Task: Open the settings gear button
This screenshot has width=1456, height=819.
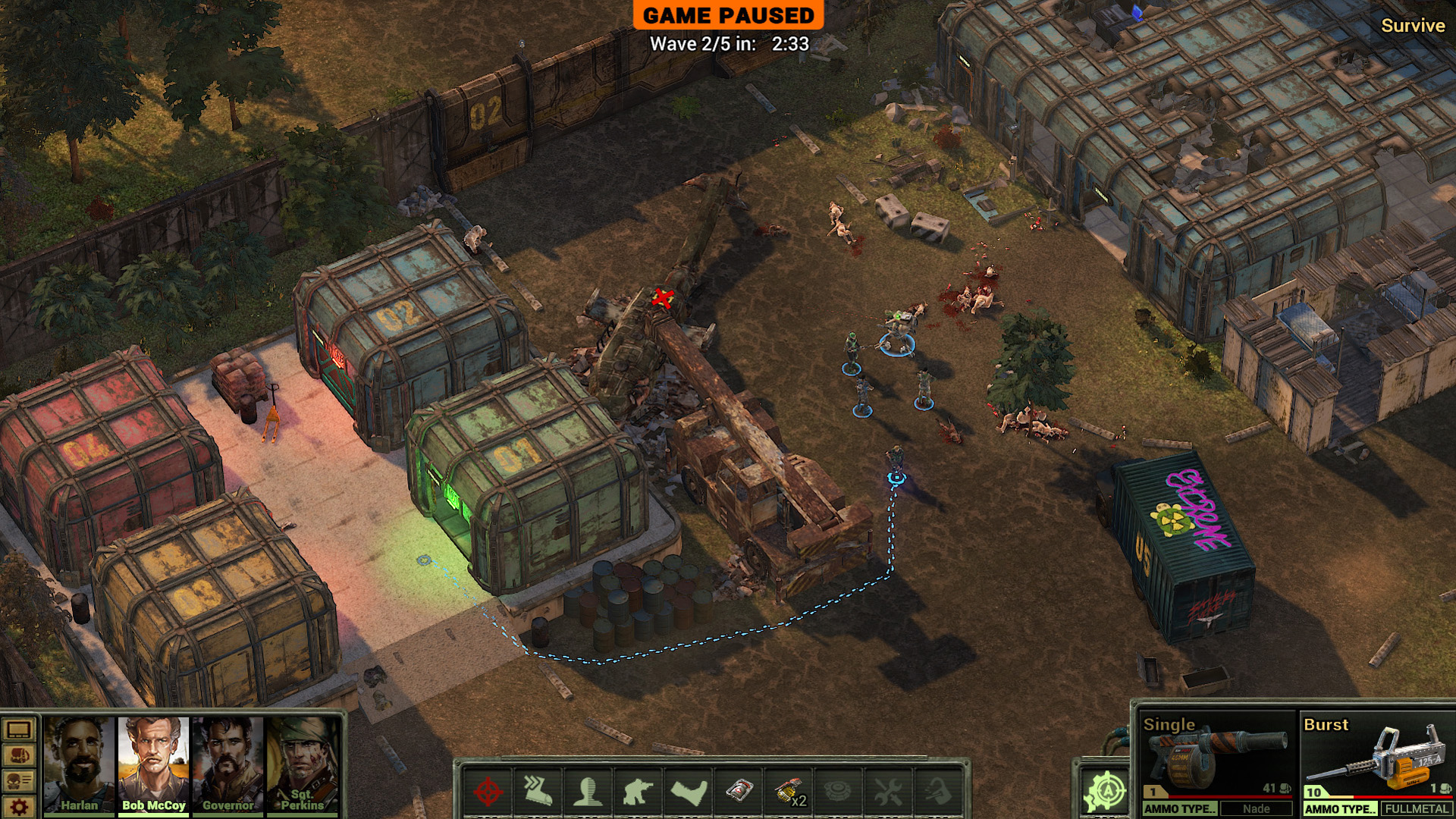Action: pos(19,806)
